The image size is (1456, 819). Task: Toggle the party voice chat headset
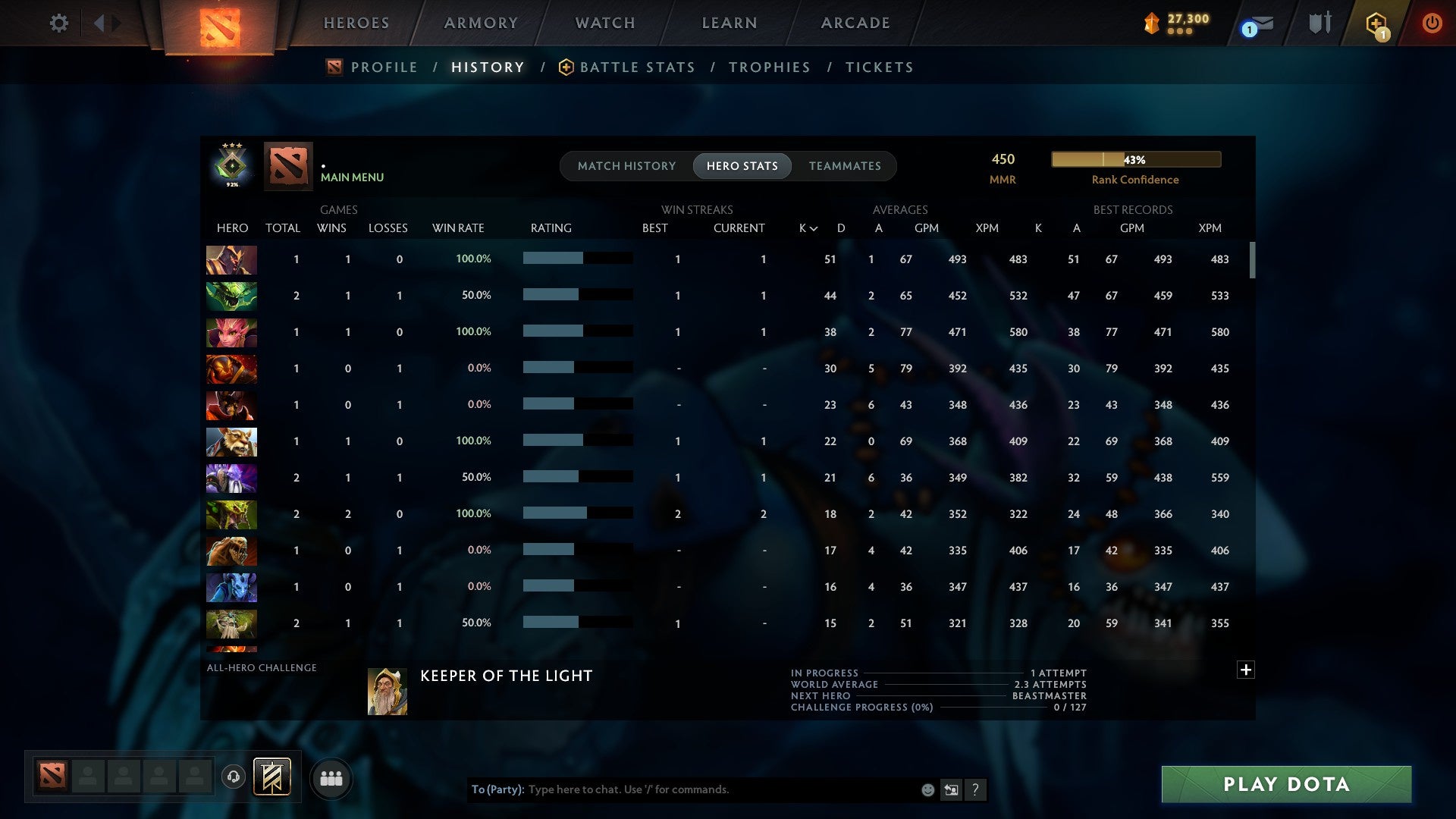click(234, 777)
